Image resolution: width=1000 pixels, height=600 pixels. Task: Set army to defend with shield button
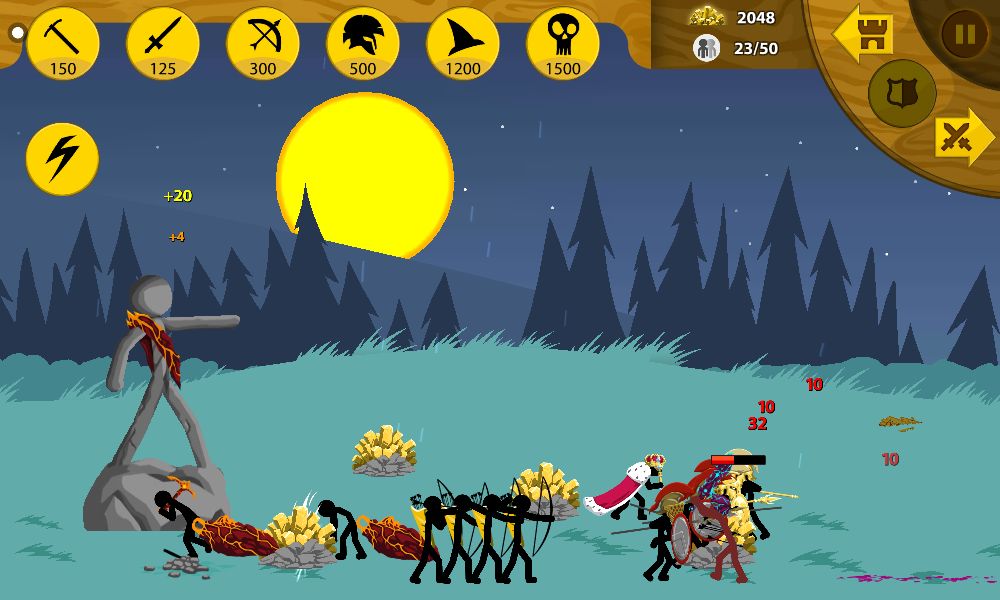902,94
